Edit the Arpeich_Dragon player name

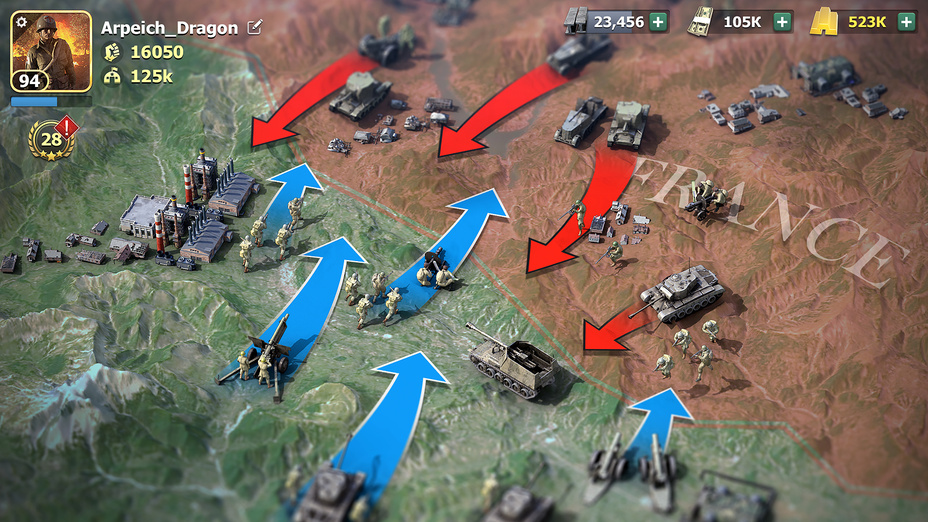tap(255, 27)
